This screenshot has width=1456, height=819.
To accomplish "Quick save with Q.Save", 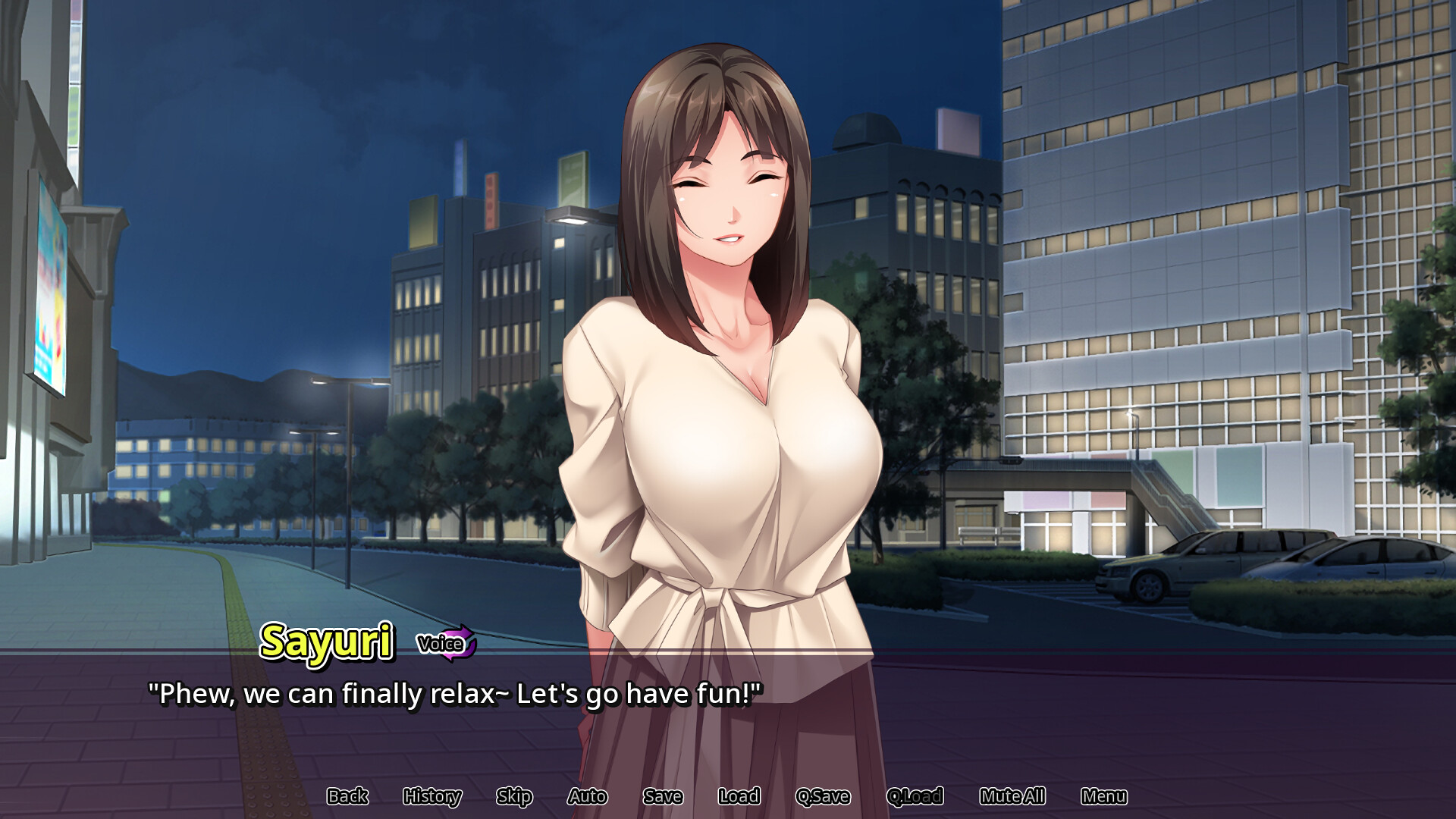I will point(823,796).
